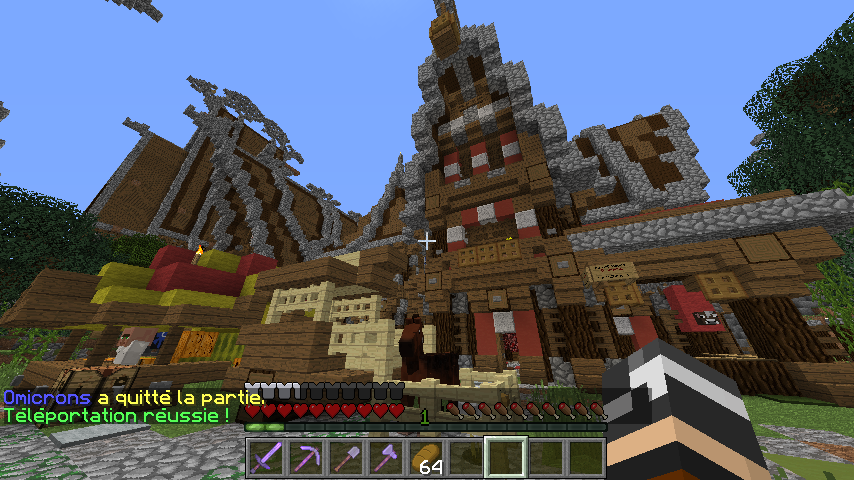Image resolution: width=854 pixels, height=480 pixels.
Task: Select the stack of 64 bread
Action: [426, 457]
